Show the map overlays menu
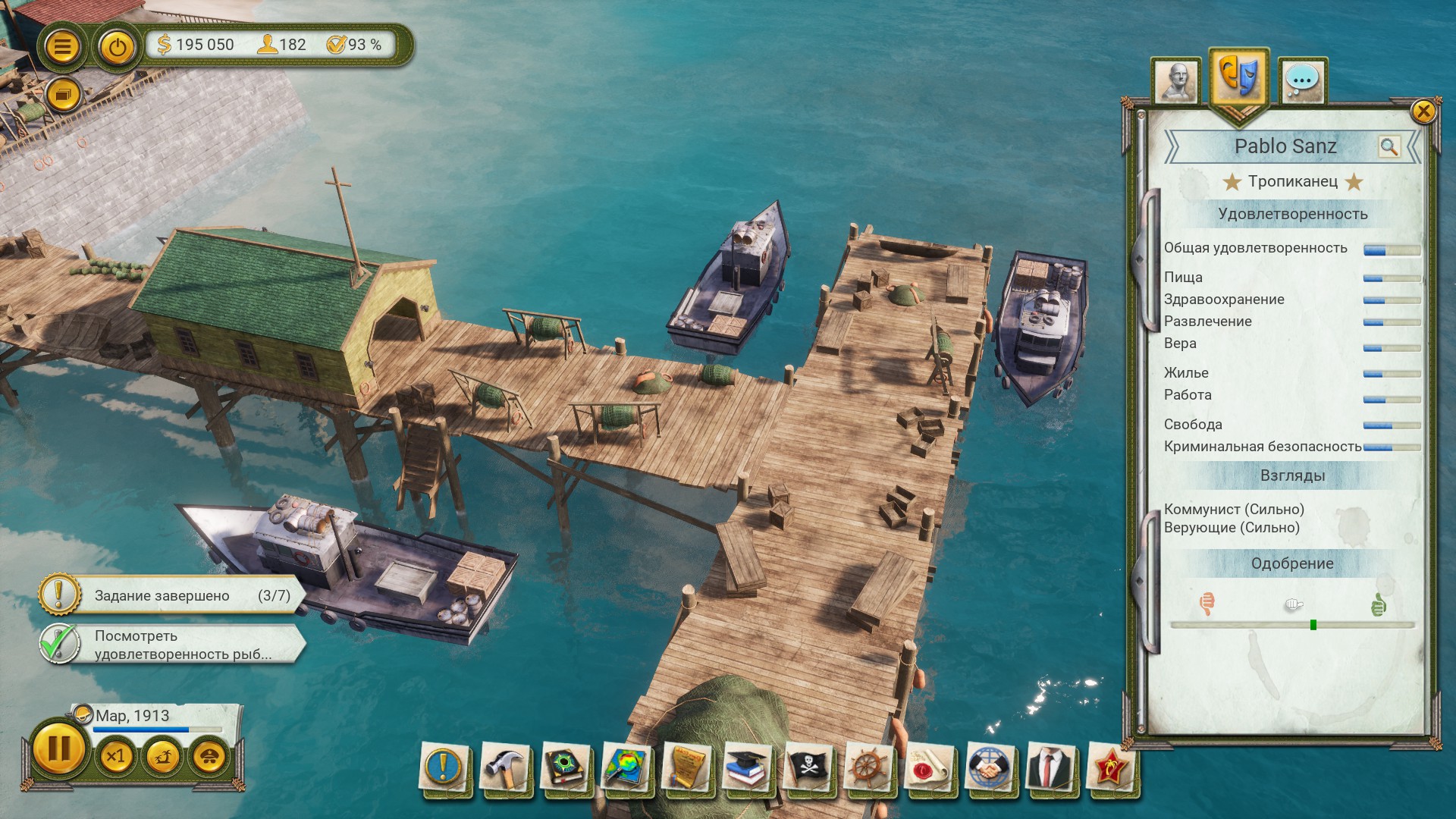This screenshot has width=1456, height=819. click(626, 767)
